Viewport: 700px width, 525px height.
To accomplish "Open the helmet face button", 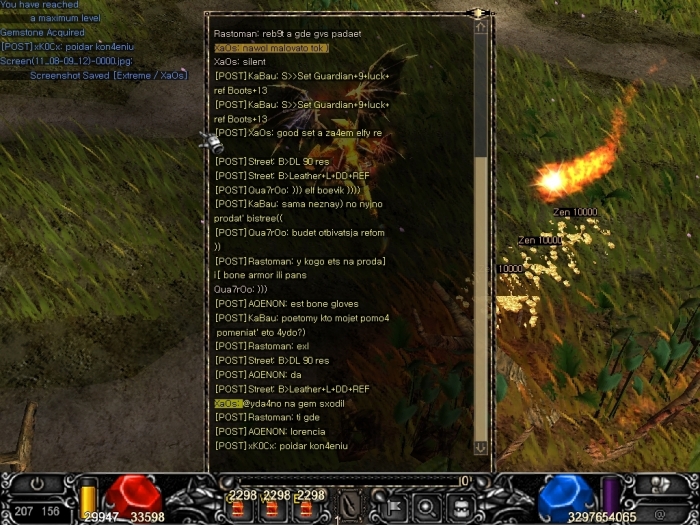I will click(x=460, y=507).
